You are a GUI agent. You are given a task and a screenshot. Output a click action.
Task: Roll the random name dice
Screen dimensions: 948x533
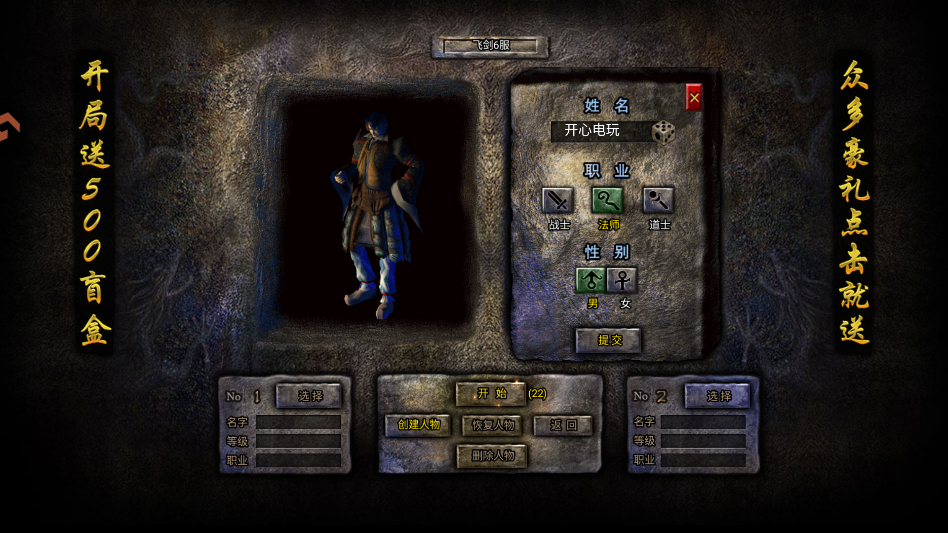click(664, 131)
